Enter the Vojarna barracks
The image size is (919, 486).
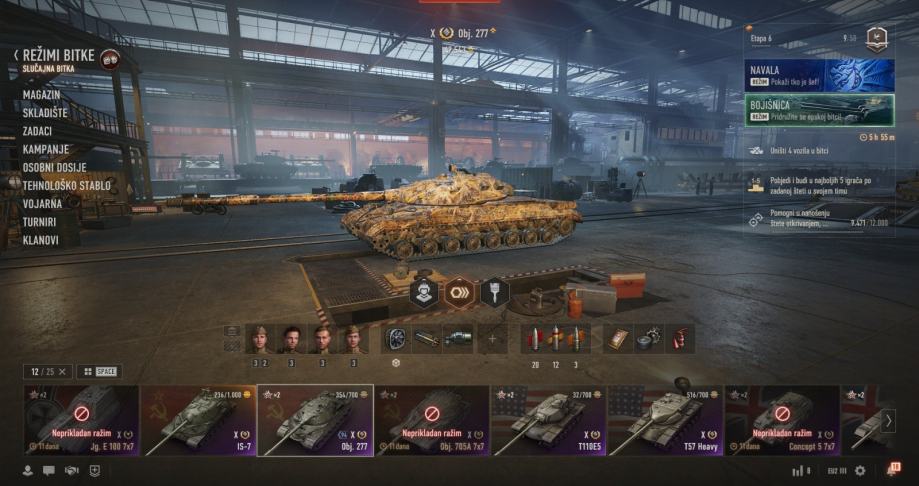pyautogui.click(x=43, y=203)
